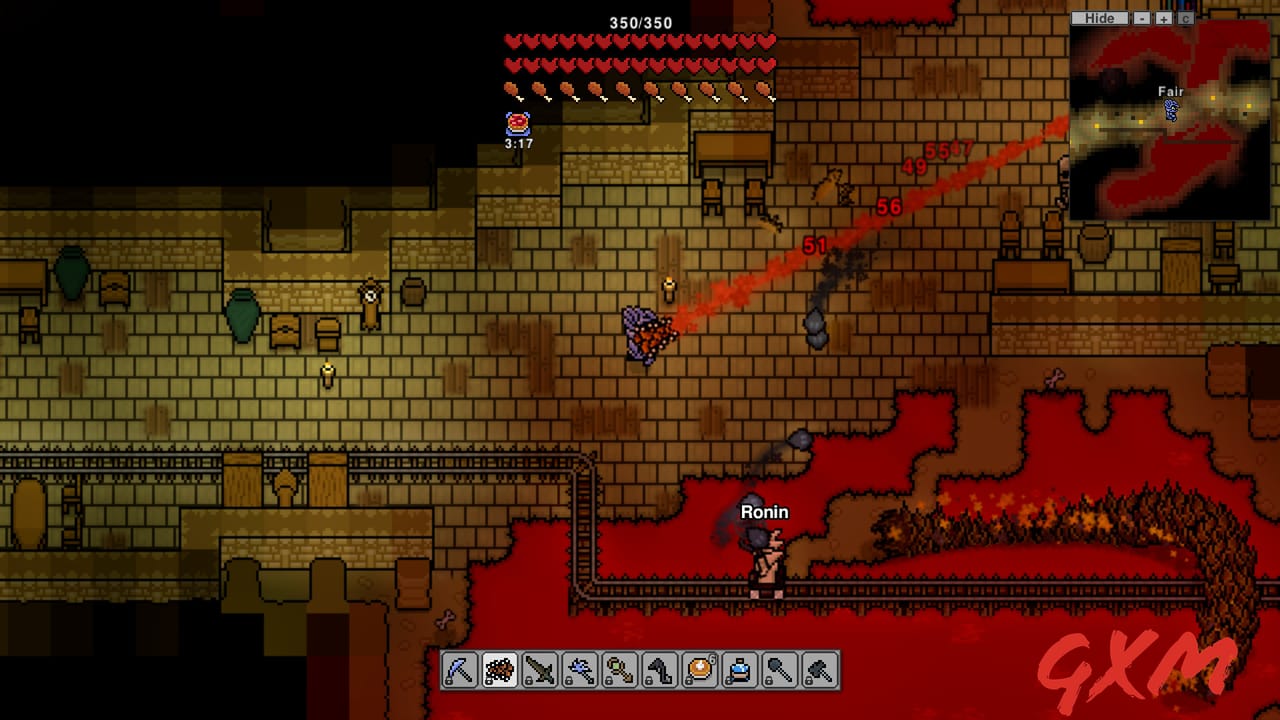The height and width of the screenshot is (720, 1280).
Task: Select the blue potion in the hotbar
Action: point(739,669)
